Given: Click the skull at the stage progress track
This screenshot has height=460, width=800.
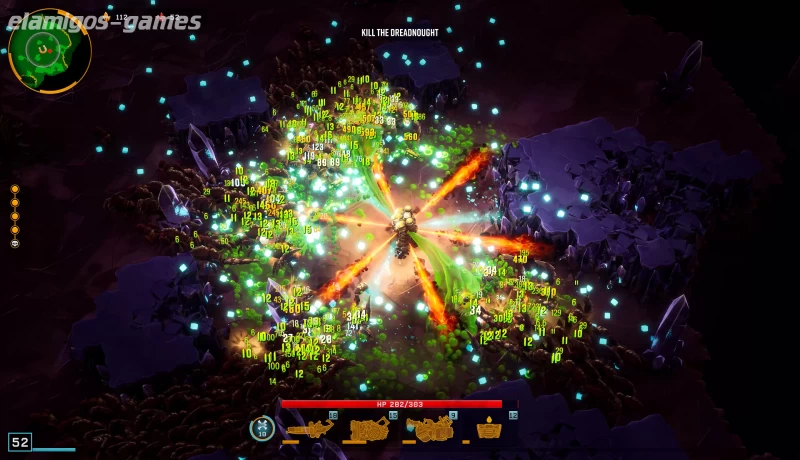Looking at the screenshot, I should 15,243.
